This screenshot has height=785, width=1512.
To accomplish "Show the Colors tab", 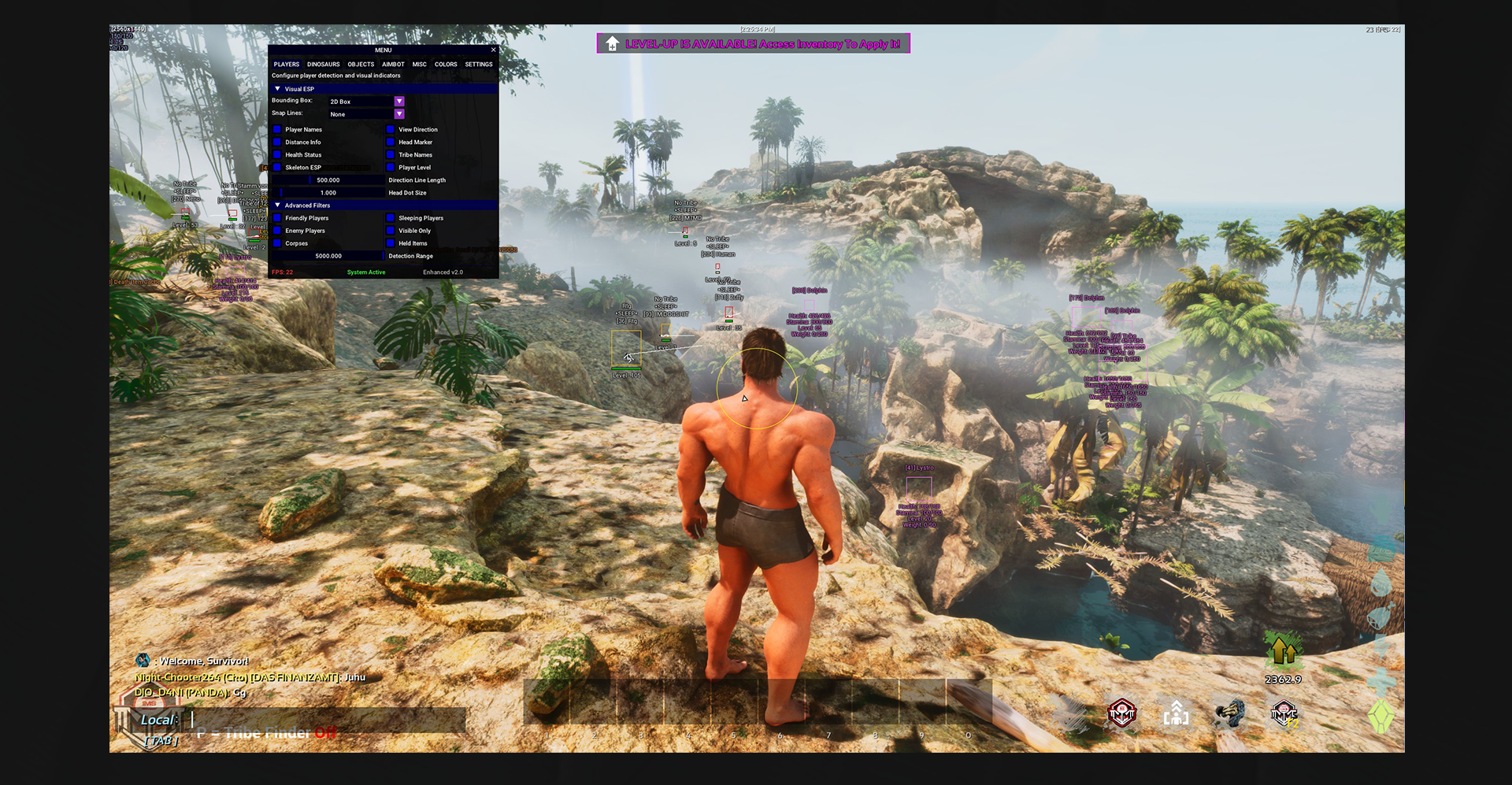I will click(446, 65).
